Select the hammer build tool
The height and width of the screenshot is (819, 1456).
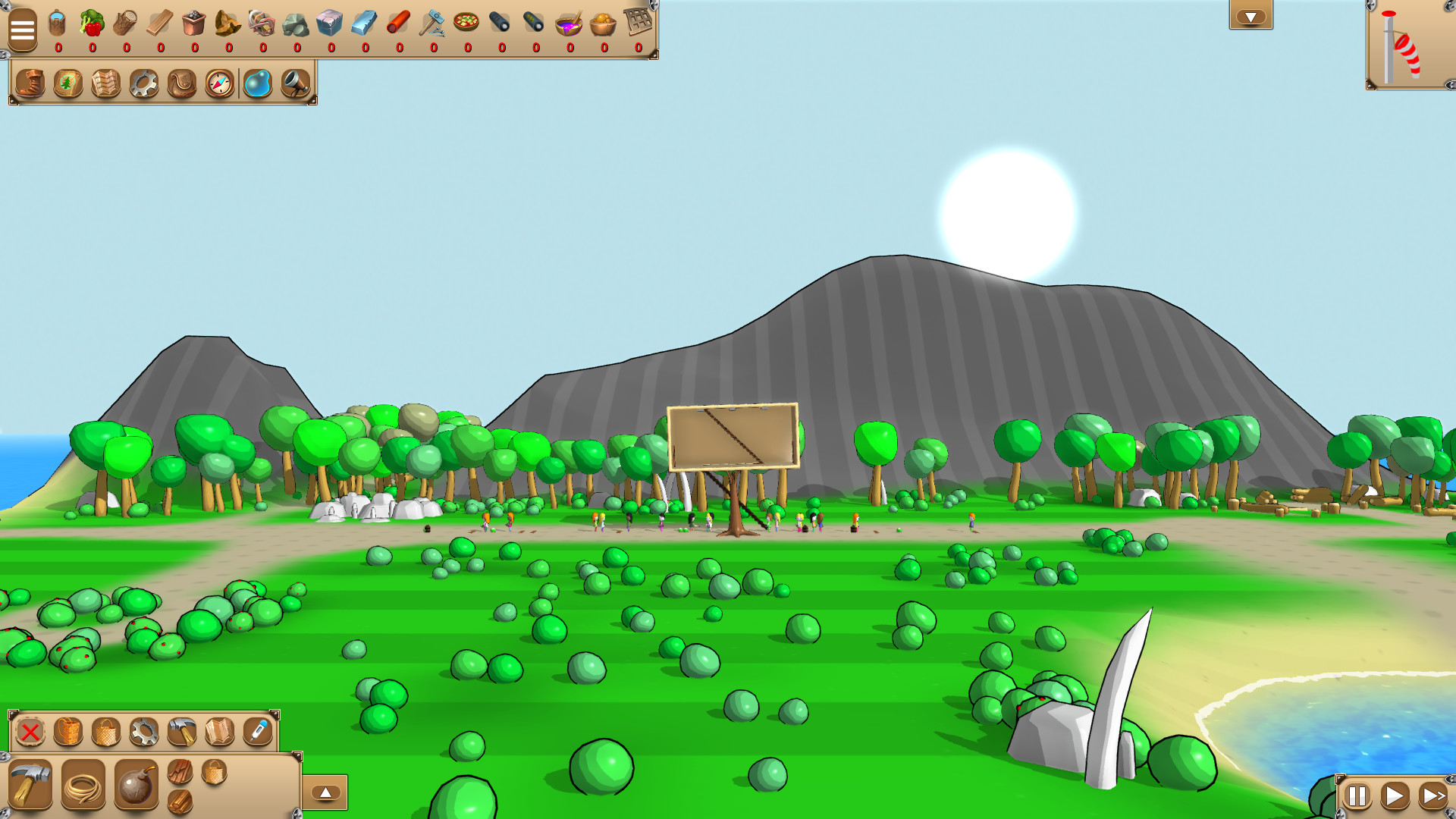point(182,730)
